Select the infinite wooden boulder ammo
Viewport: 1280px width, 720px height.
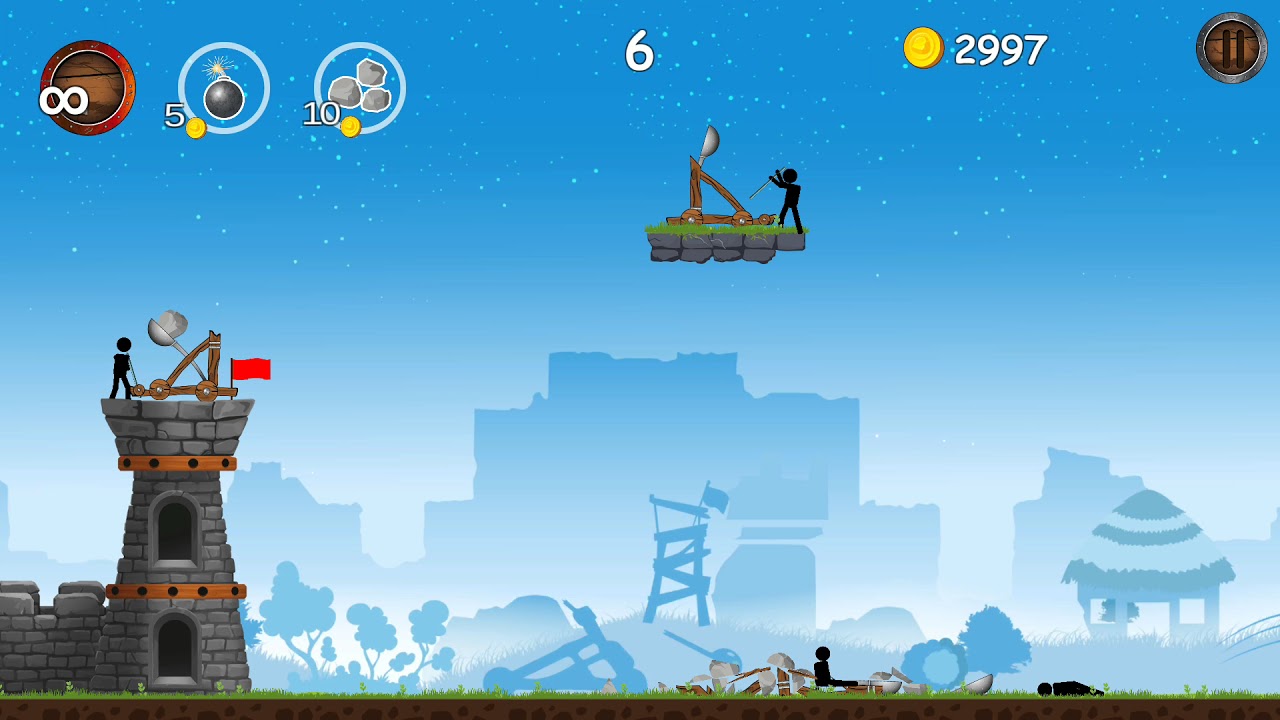[x=88, y=87]
